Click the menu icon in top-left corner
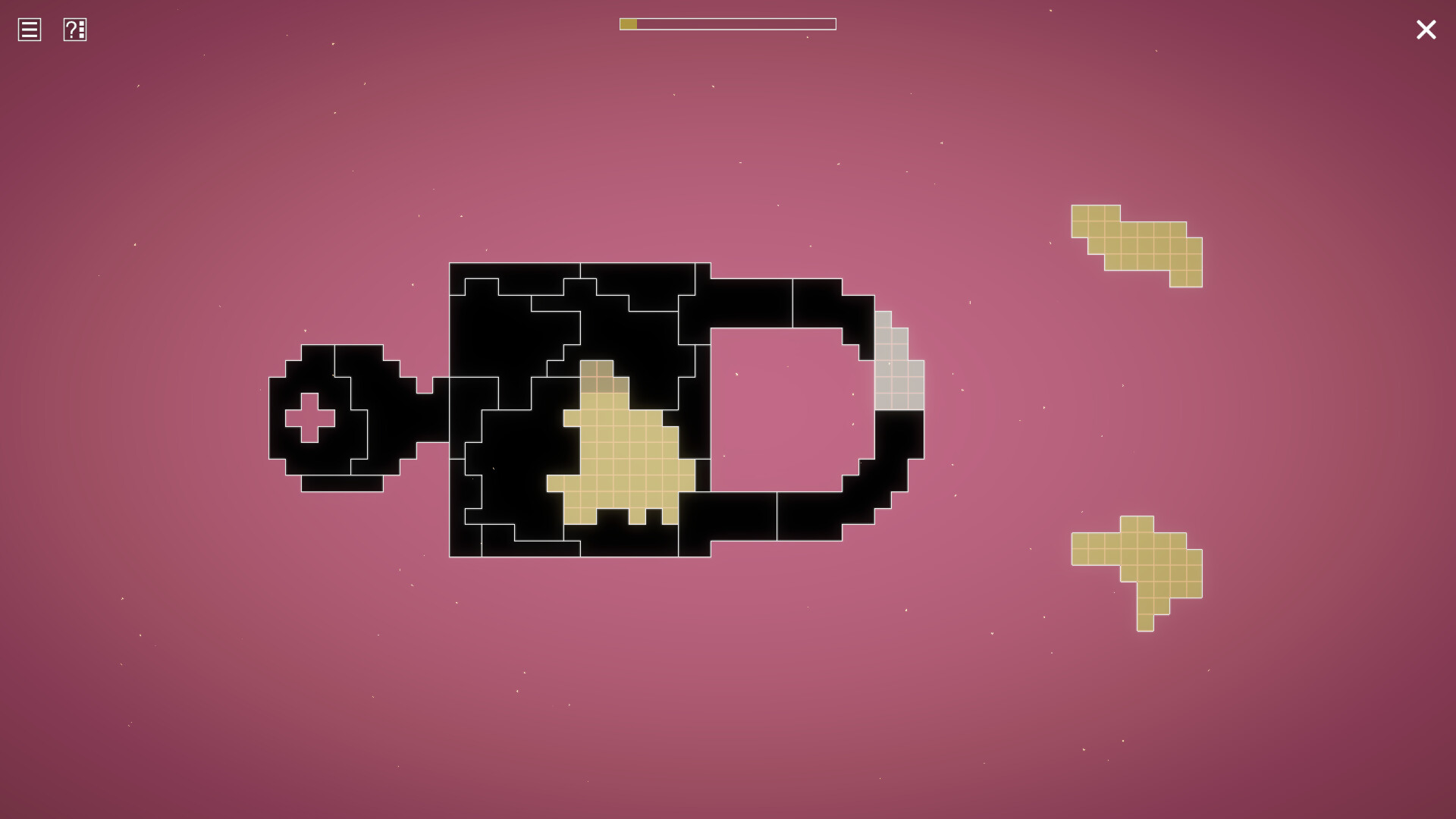 coord(28,30)
